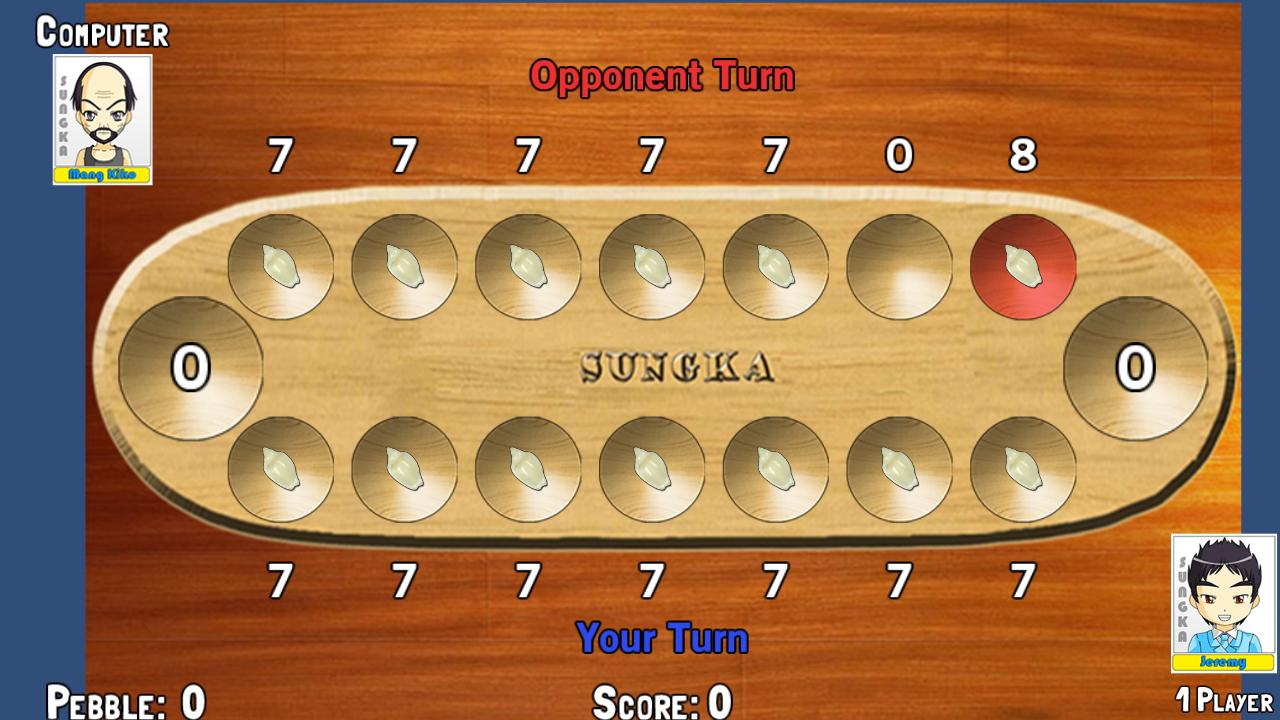Select the Jeremy player avatar

[x=1223, y=603]
